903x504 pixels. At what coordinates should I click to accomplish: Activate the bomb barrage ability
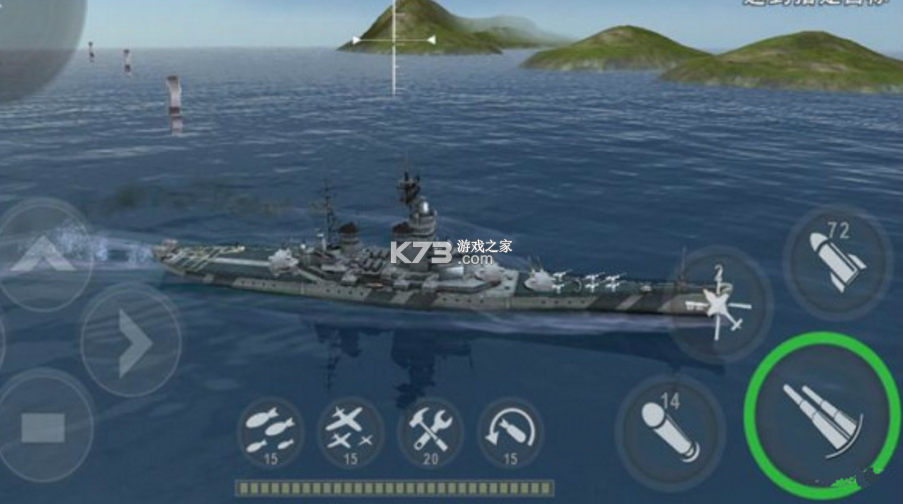(x=270, y=431)
